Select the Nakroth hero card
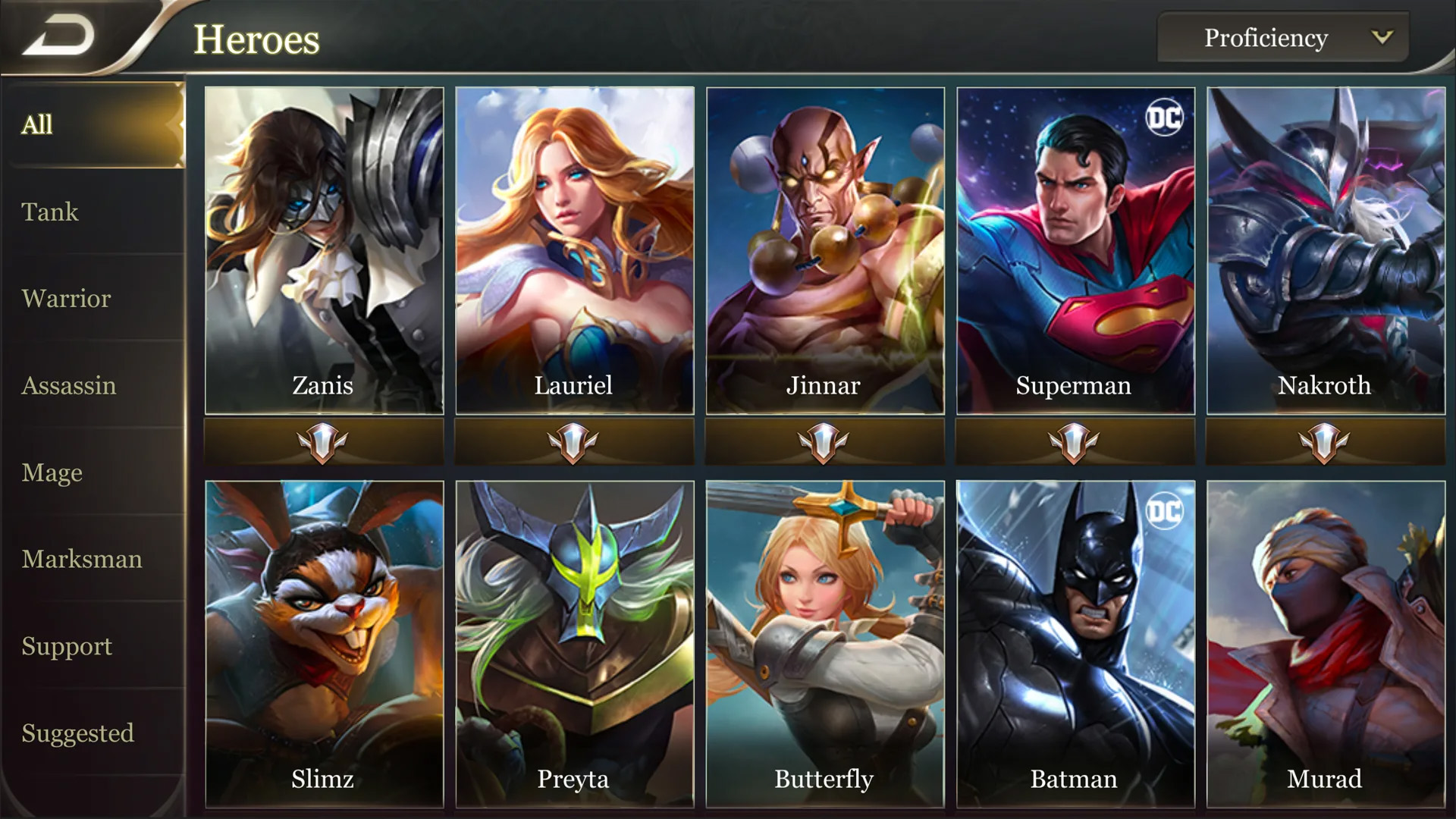The height and width of the screenshot is (819, 1456). click(x=1326, y=250)
